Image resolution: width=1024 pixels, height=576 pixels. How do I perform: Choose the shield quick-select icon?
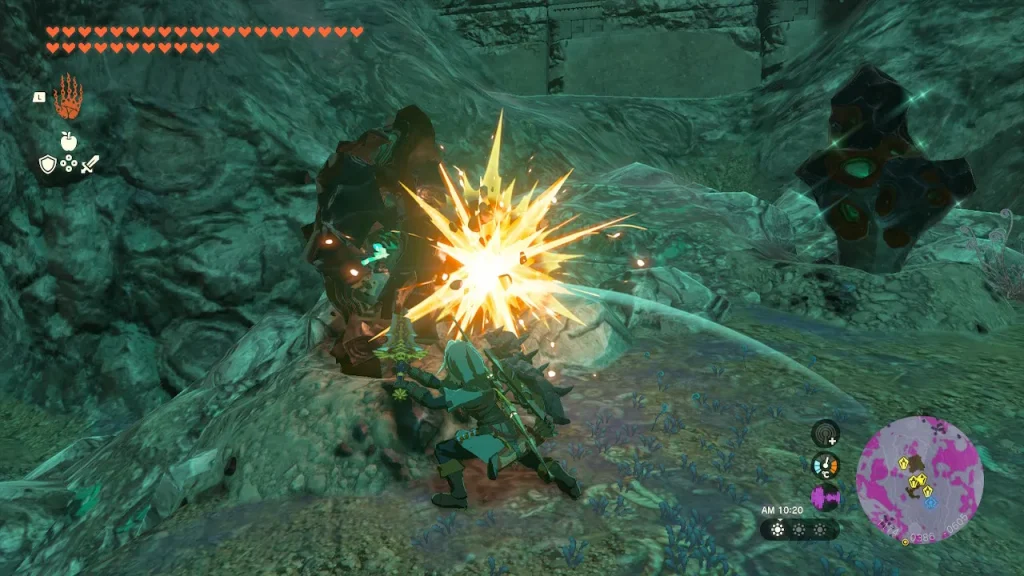[47, 165]
